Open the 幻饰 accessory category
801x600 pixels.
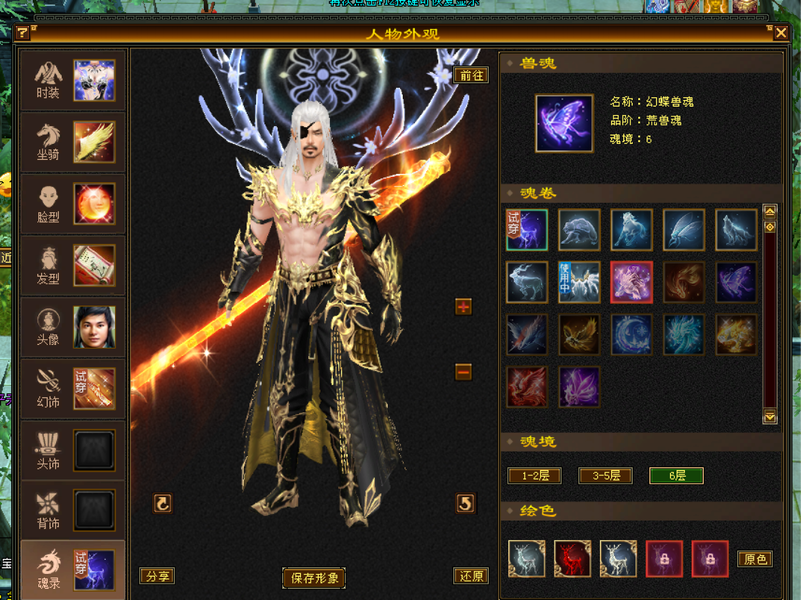coord(72,389)
